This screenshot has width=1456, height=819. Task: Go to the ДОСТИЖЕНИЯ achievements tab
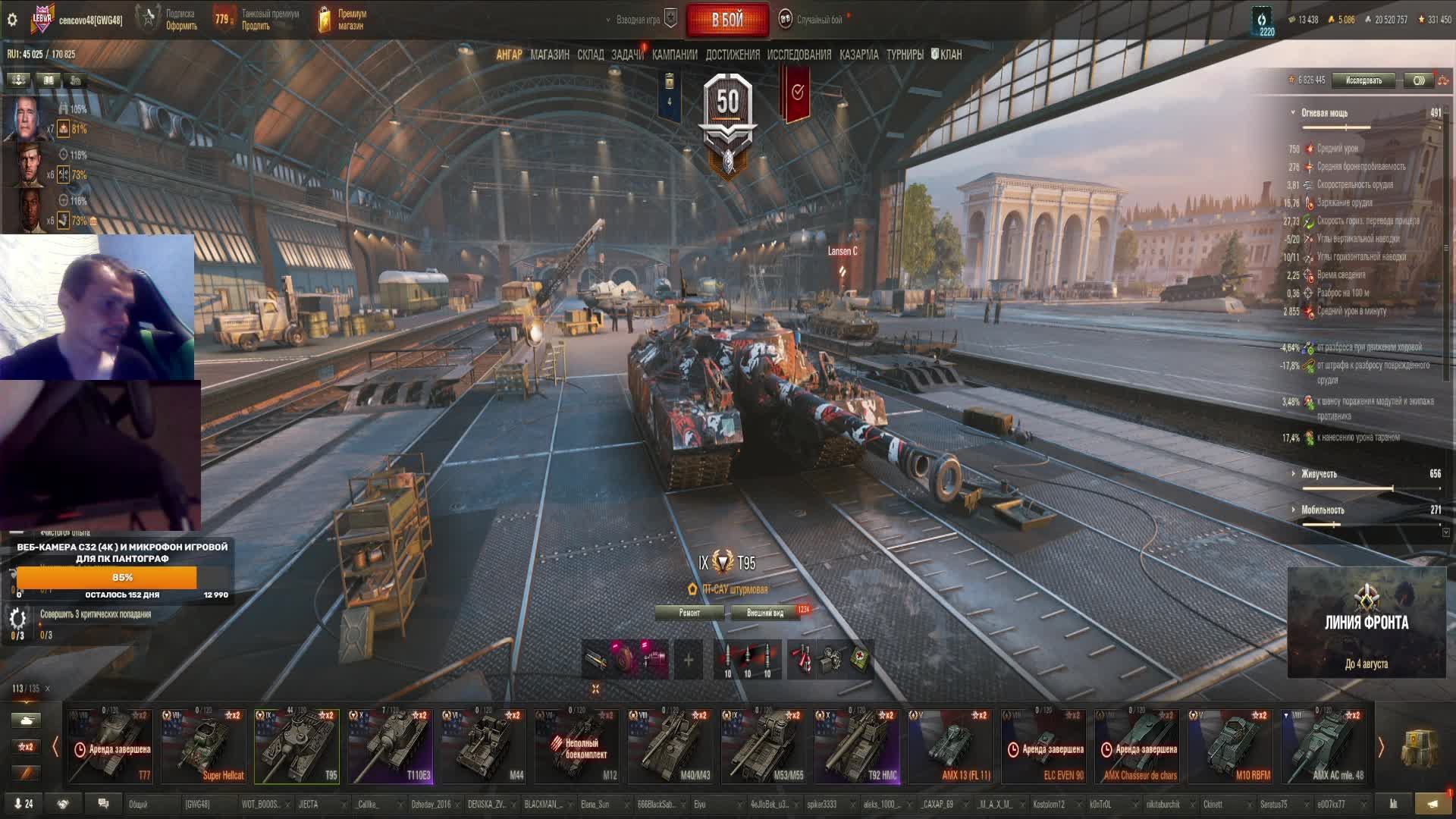[732, 55]
